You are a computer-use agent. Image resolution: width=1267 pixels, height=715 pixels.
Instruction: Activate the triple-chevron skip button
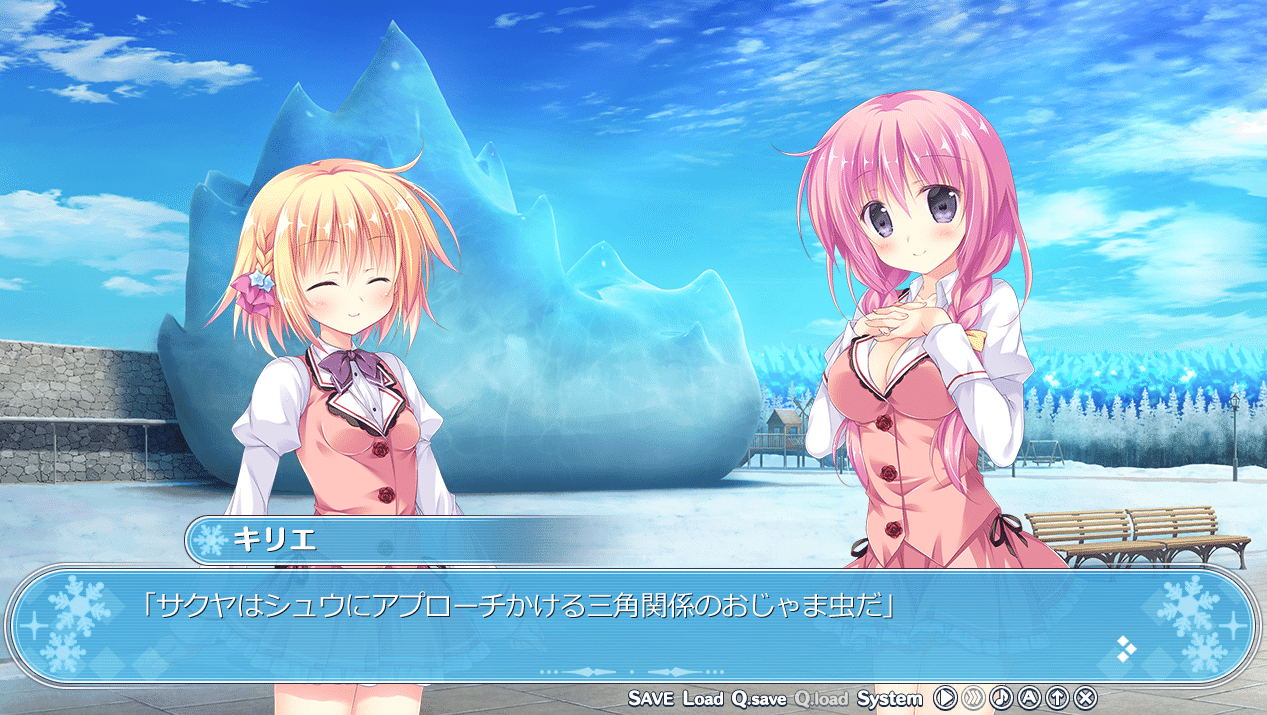[973, 698]
